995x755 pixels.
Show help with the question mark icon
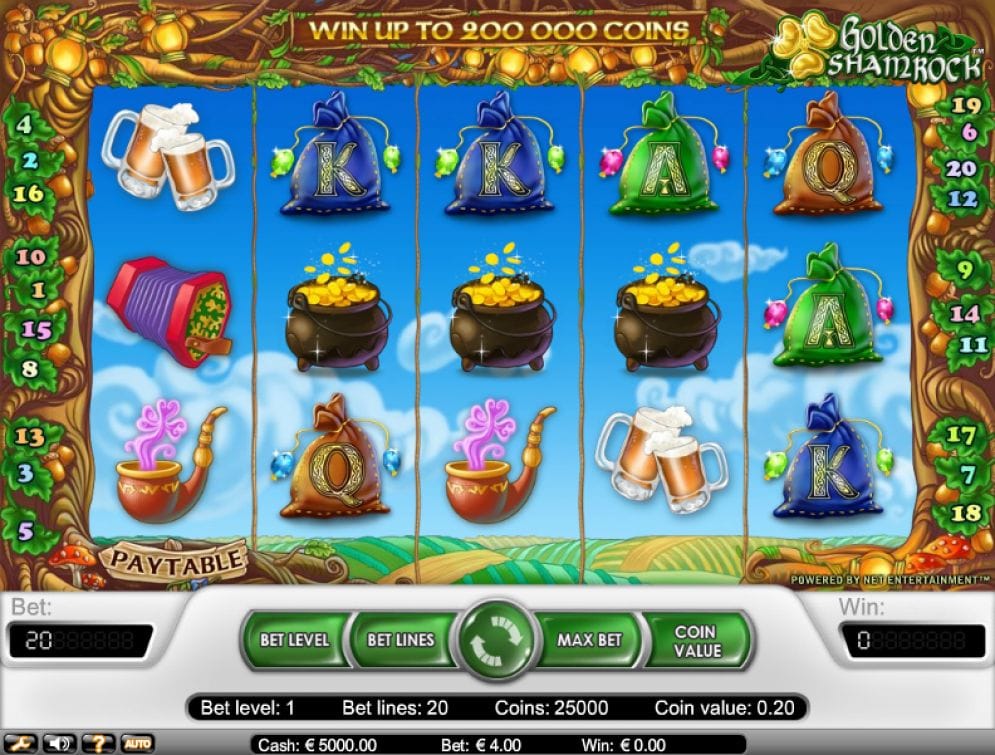tap(98, 744)
